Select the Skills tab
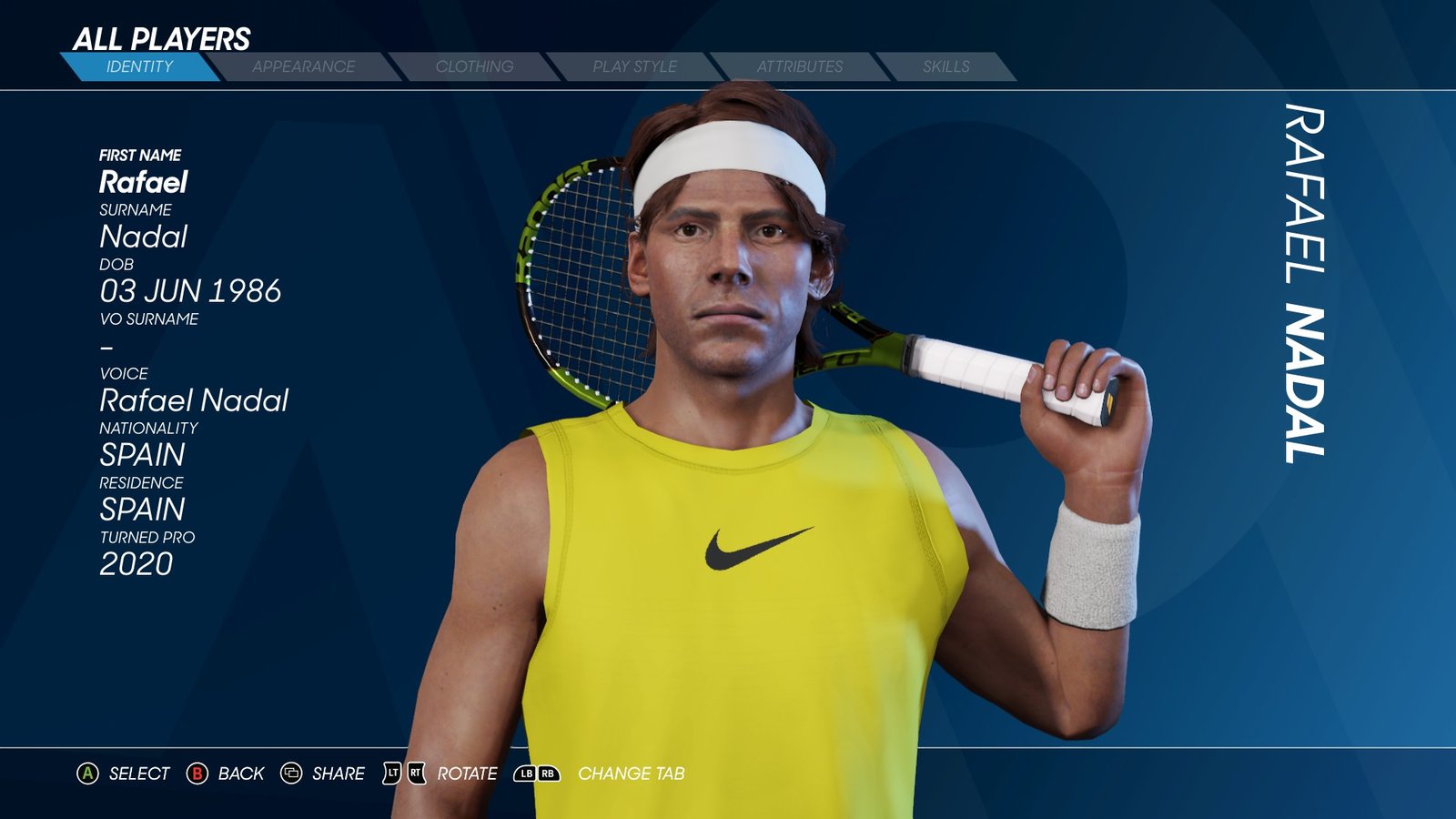The height and width of the screenshot is (819, 1456). point(945,66)
